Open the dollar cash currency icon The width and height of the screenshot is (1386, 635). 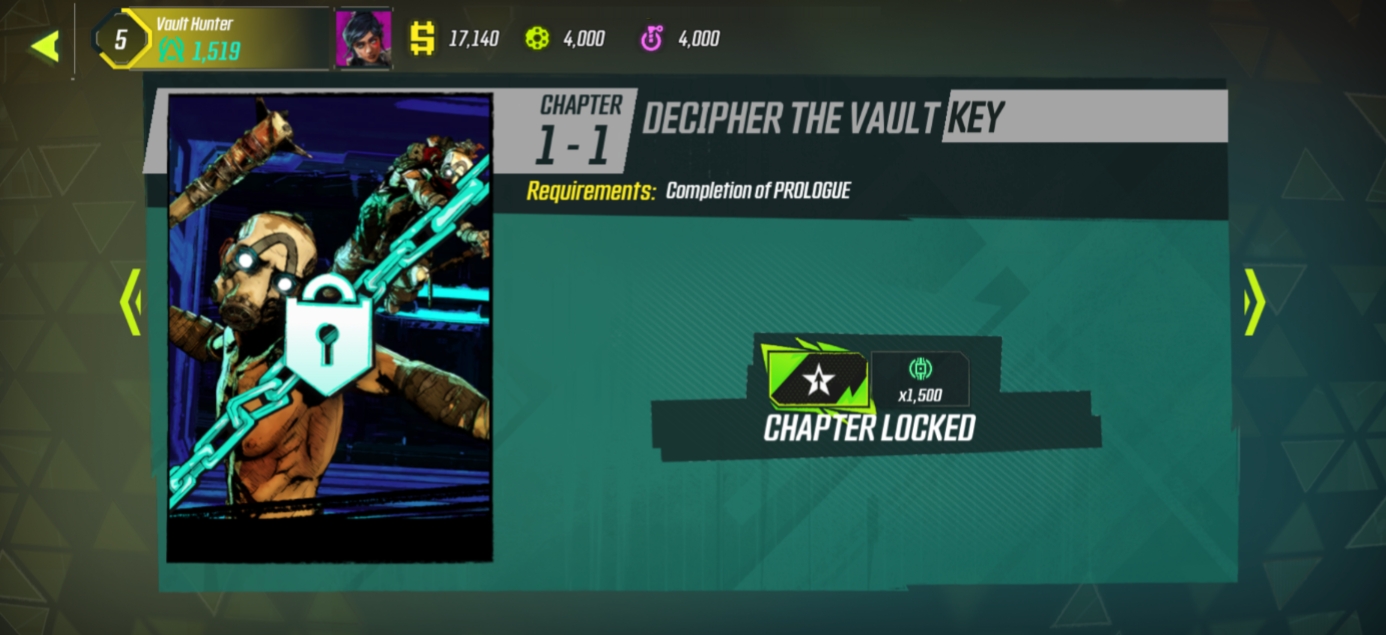coord(423,39)
